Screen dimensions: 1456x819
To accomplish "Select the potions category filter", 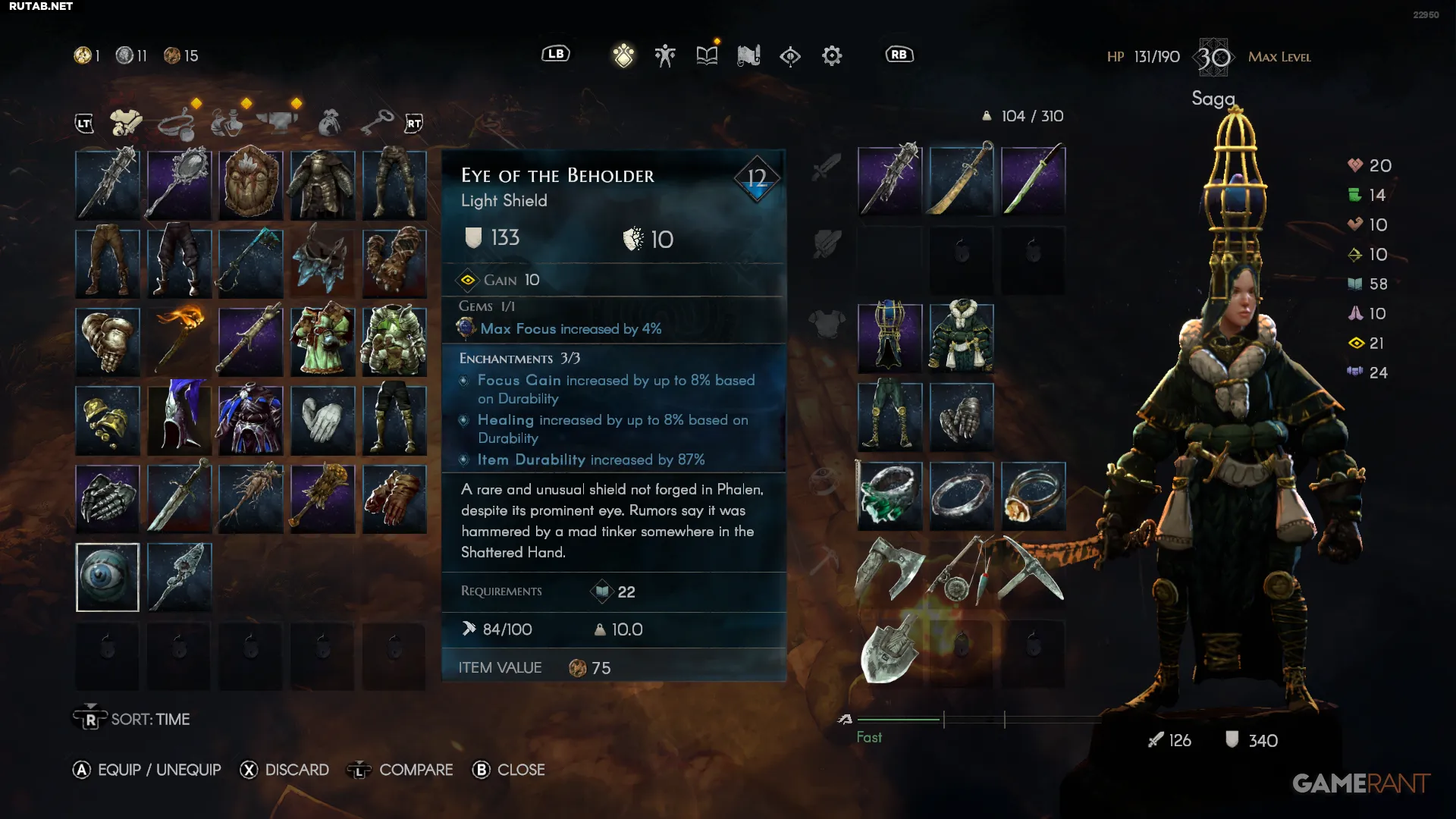I will click(x=227, y=122).
